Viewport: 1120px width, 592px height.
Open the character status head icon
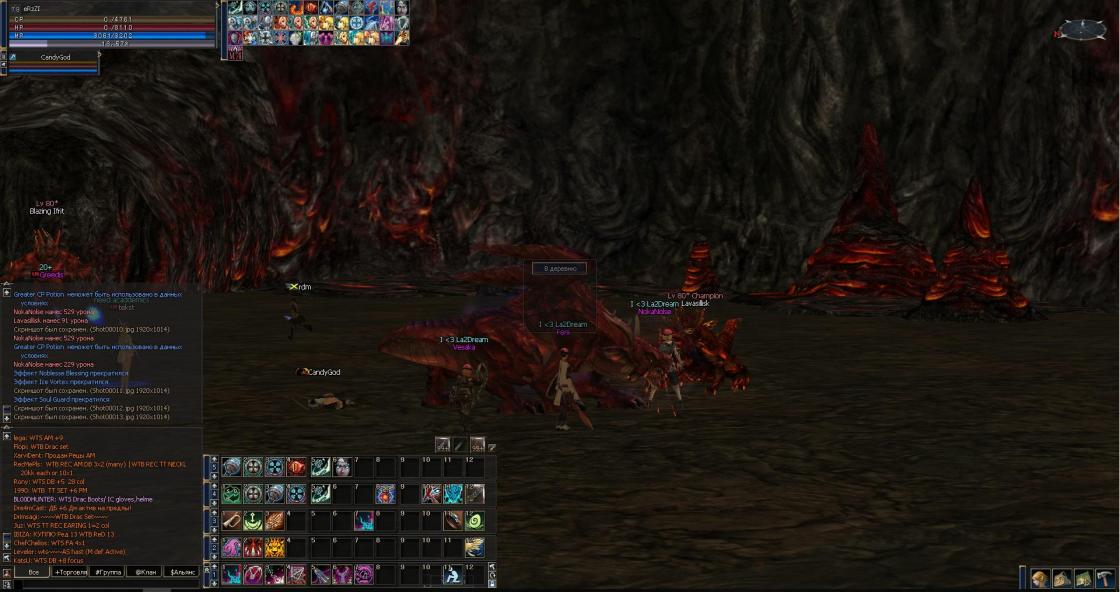point(1040,579)
